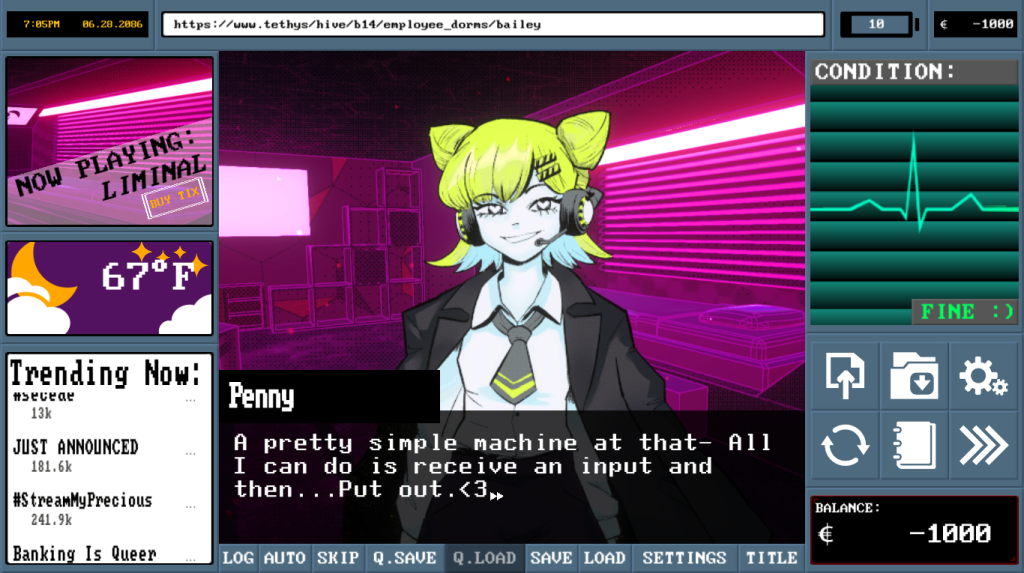Open the dialogue LOG
The width and height of the screenshot is (1024, 573).
(x=238, y=558)
